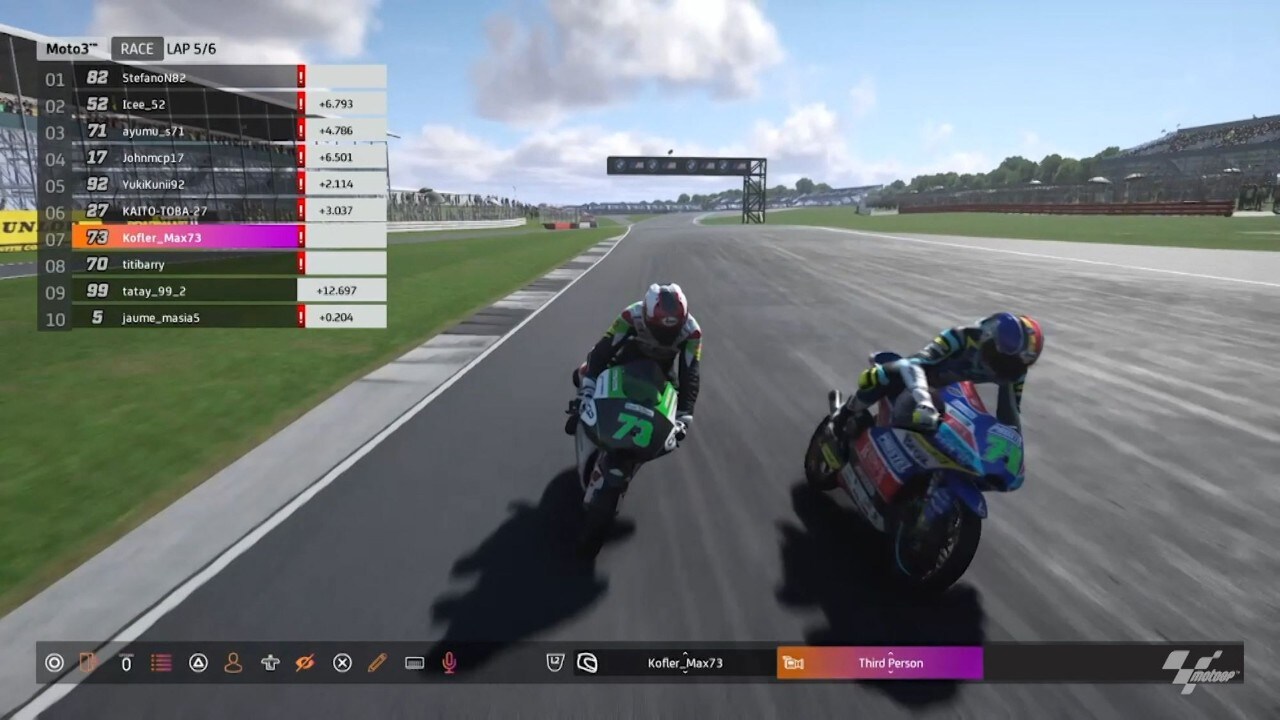The image size is (1280, 720).
Task: Change the Third Person camera view
Action: pyautogui.click(x=890, y=663)
